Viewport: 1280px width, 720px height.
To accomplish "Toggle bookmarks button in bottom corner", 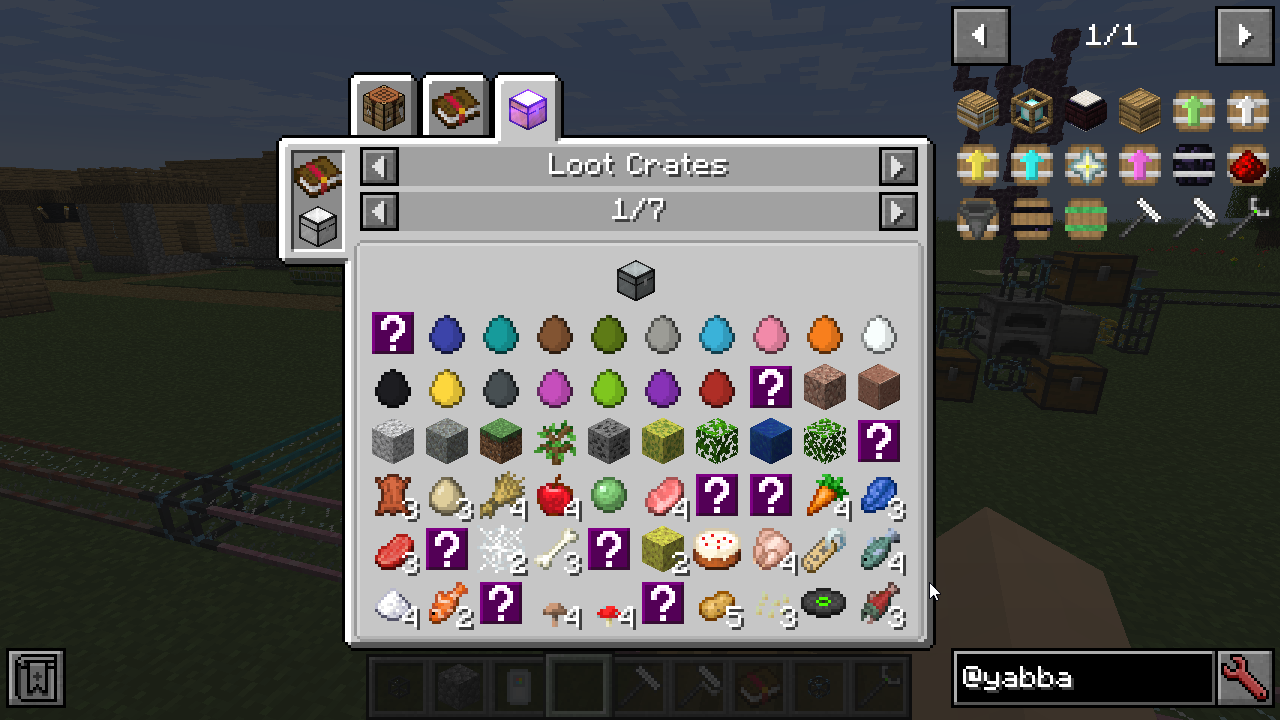I will [x=36, y=678].
